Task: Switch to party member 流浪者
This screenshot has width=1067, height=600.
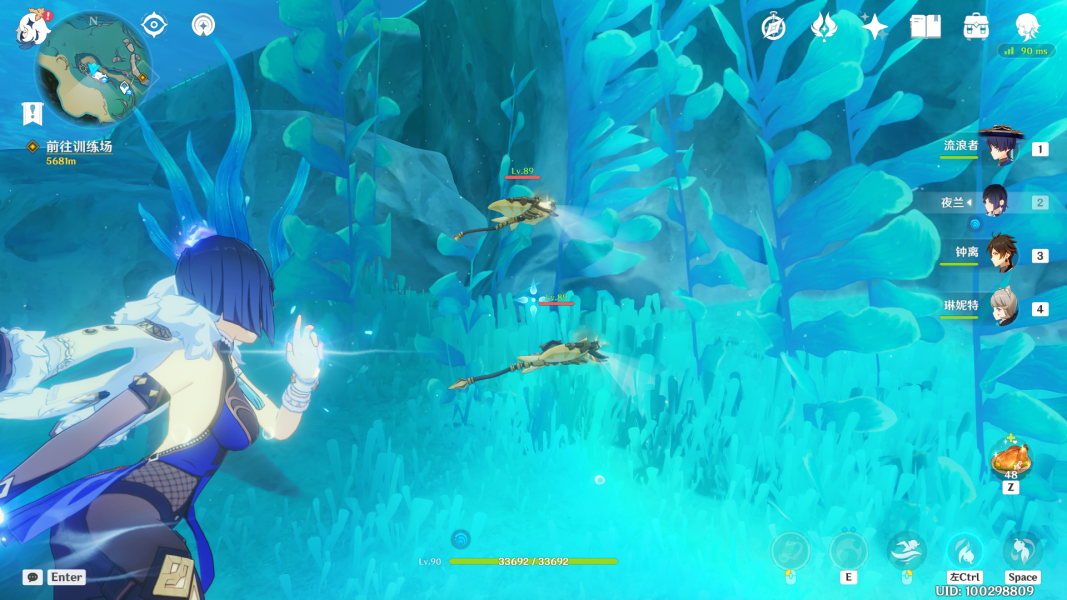Action: pyautogui.click(x=1001, y=147)
